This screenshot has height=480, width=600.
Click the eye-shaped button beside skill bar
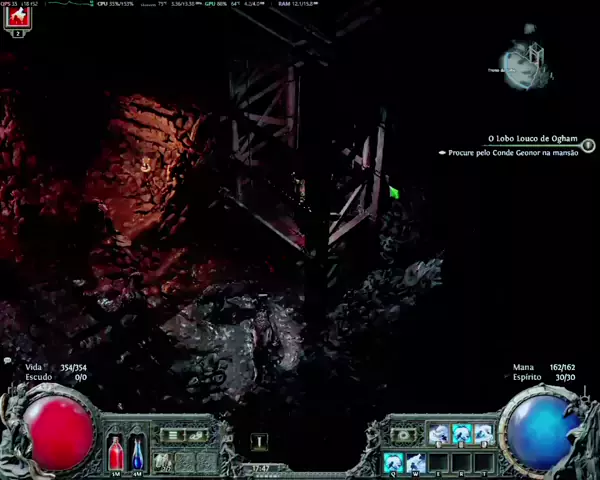(404, 435)
